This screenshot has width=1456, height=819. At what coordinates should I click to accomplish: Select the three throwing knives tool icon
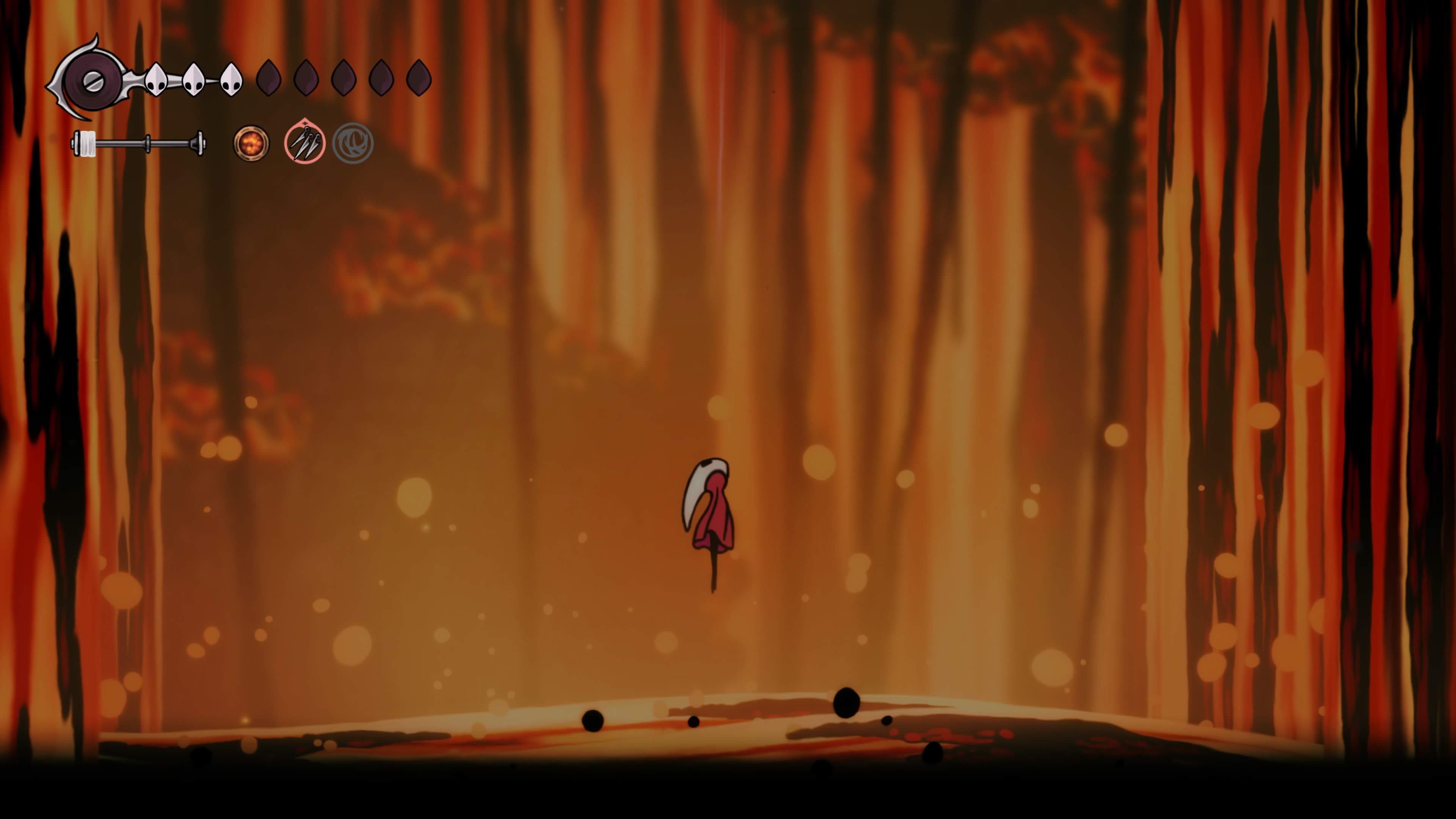304,143
